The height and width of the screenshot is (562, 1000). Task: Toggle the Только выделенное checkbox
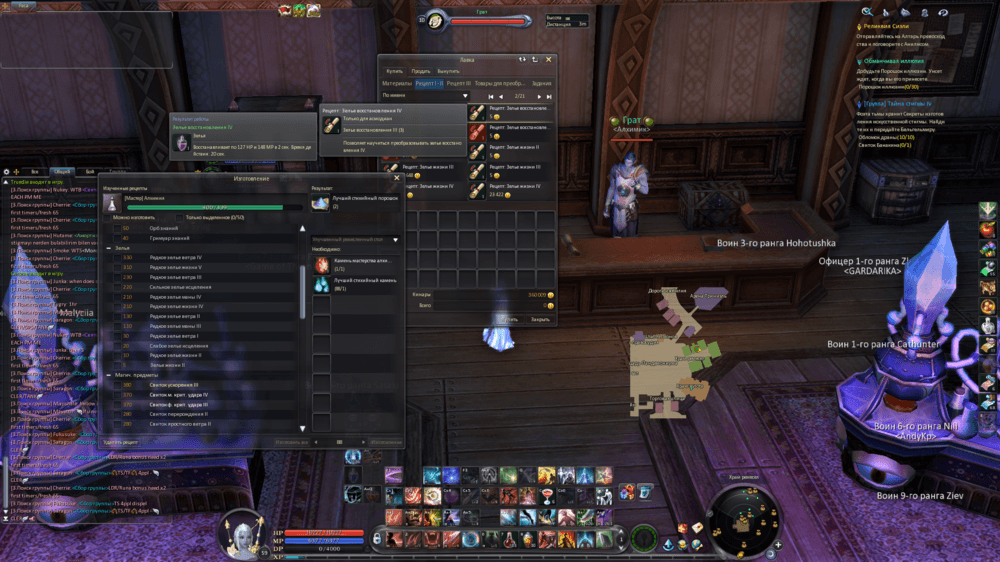pos(180,217)
